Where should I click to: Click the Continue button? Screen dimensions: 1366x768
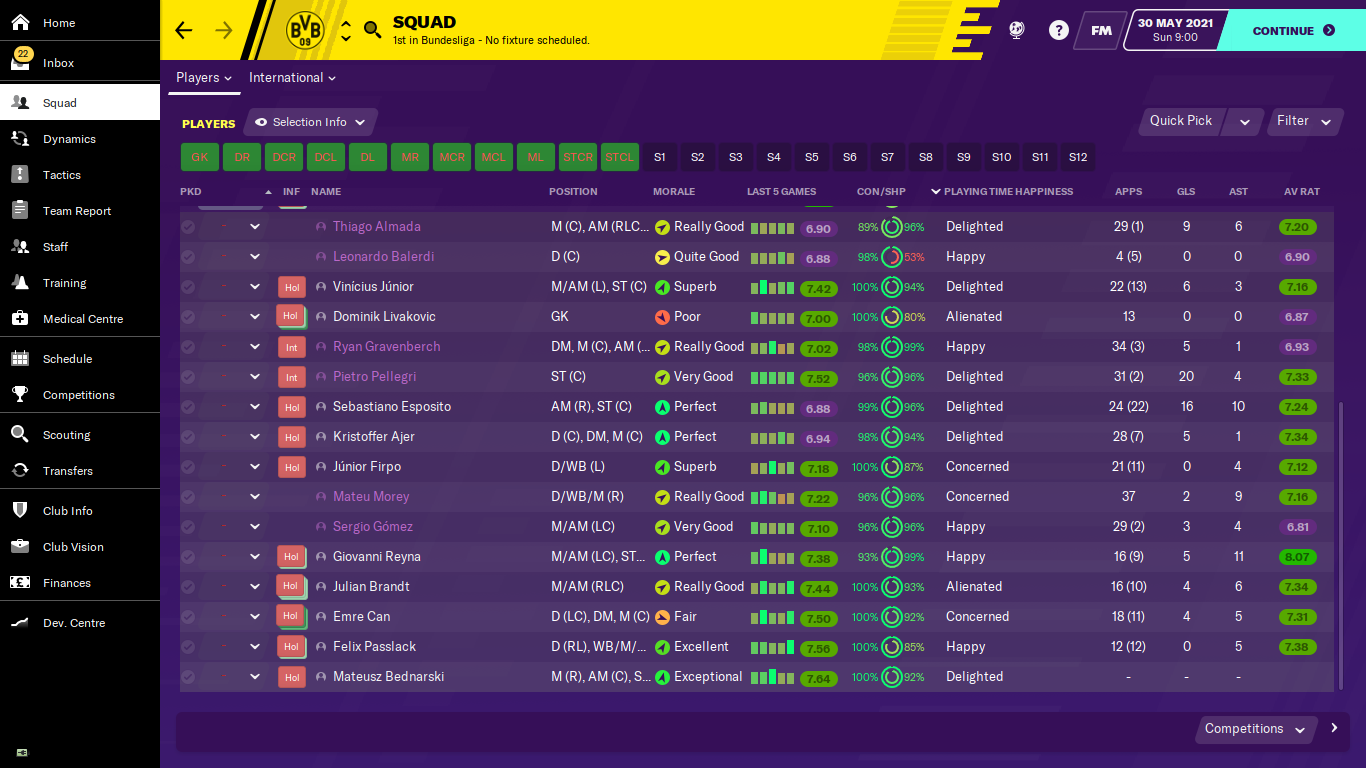1293,31
